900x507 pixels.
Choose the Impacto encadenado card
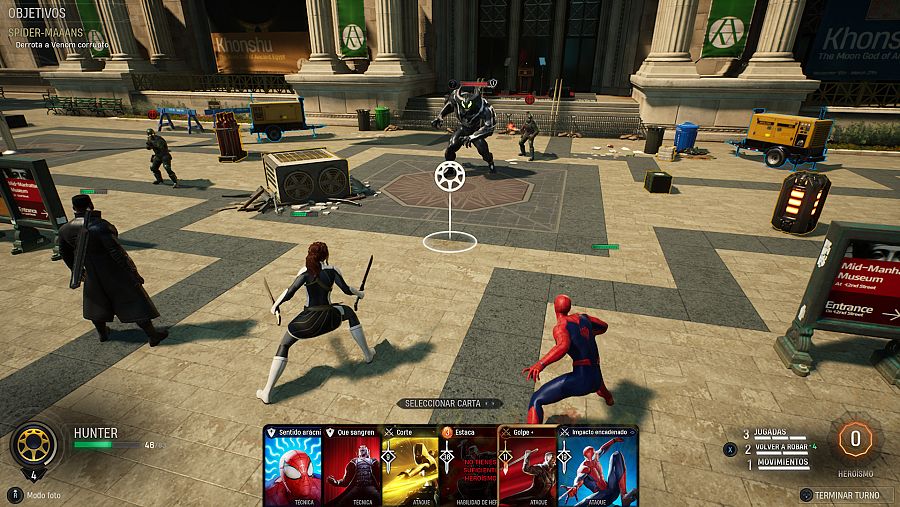(598, 467)
